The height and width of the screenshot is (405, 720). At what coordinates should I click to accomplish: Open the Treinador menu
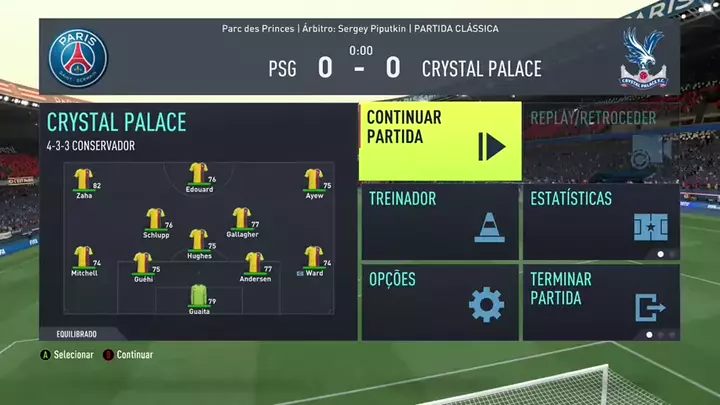point(440,221)
